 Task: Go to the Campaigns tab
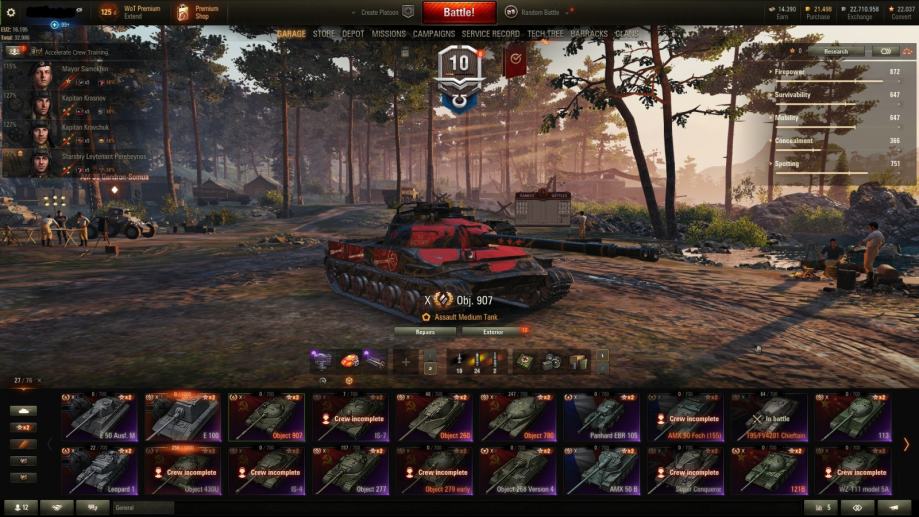[x=433, y=34]
